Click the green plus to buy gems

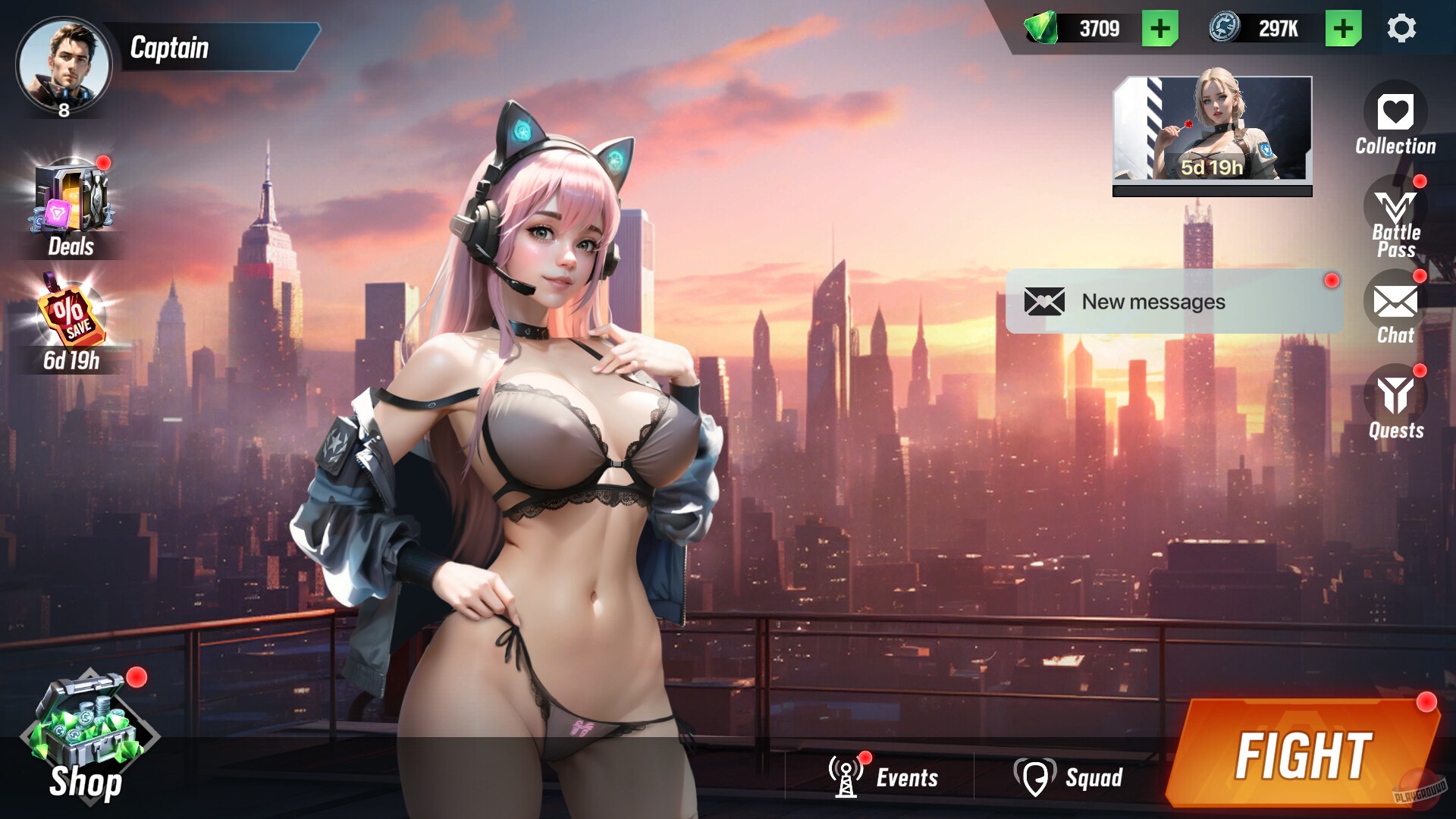pyautogui.click(x=1159, y=29)
